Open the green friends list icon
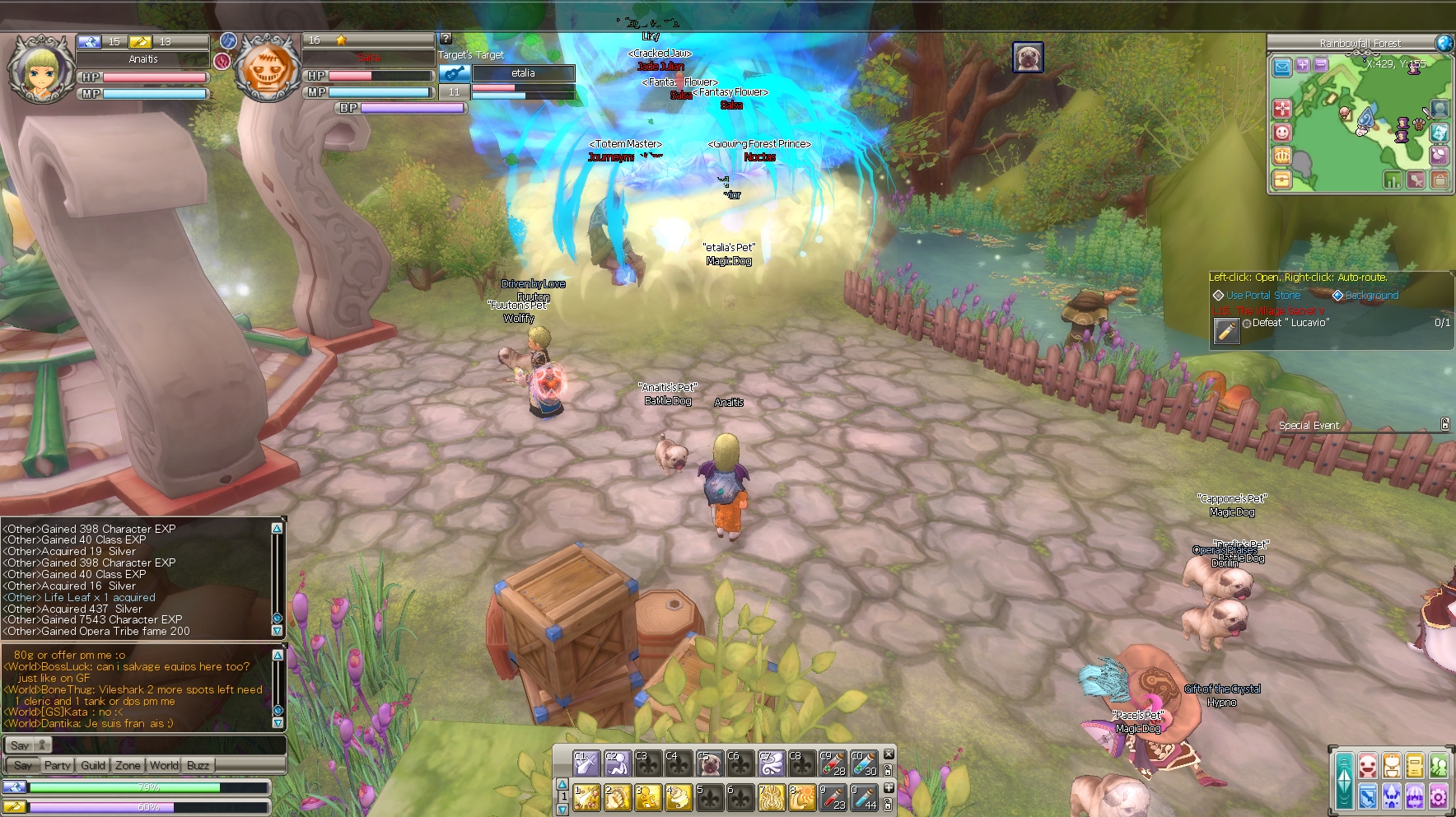The image size is (1456, 817). click(1439, 765)
